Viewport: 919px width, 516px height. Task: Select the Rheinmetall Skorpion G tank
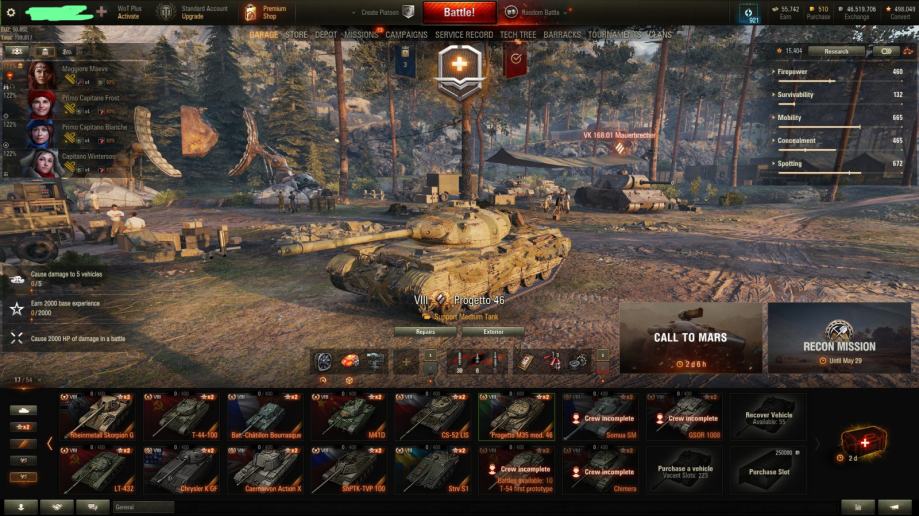coord(98,416)
